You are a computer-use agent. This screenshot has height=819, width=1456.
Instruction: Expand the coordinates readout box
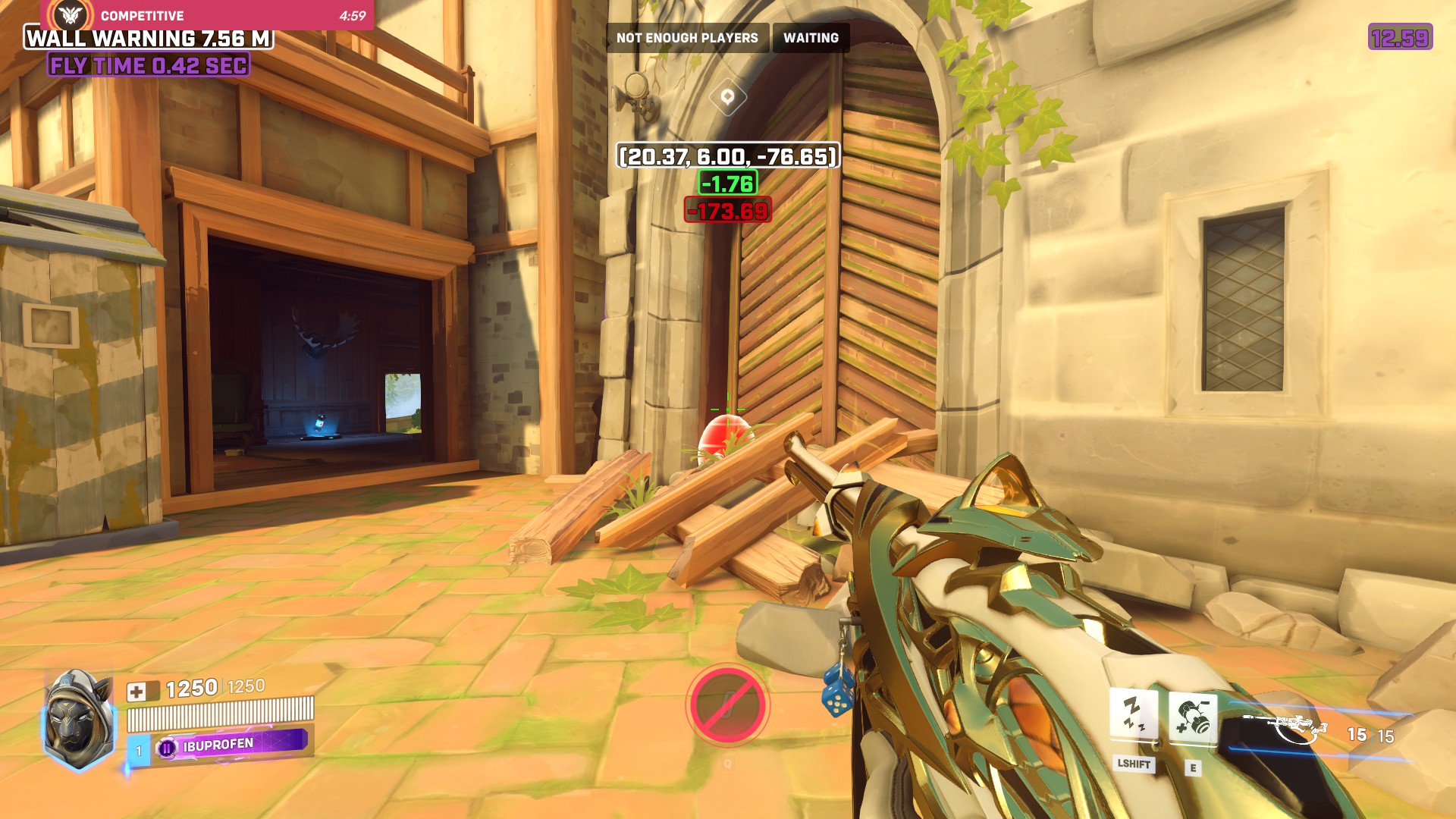727,157
